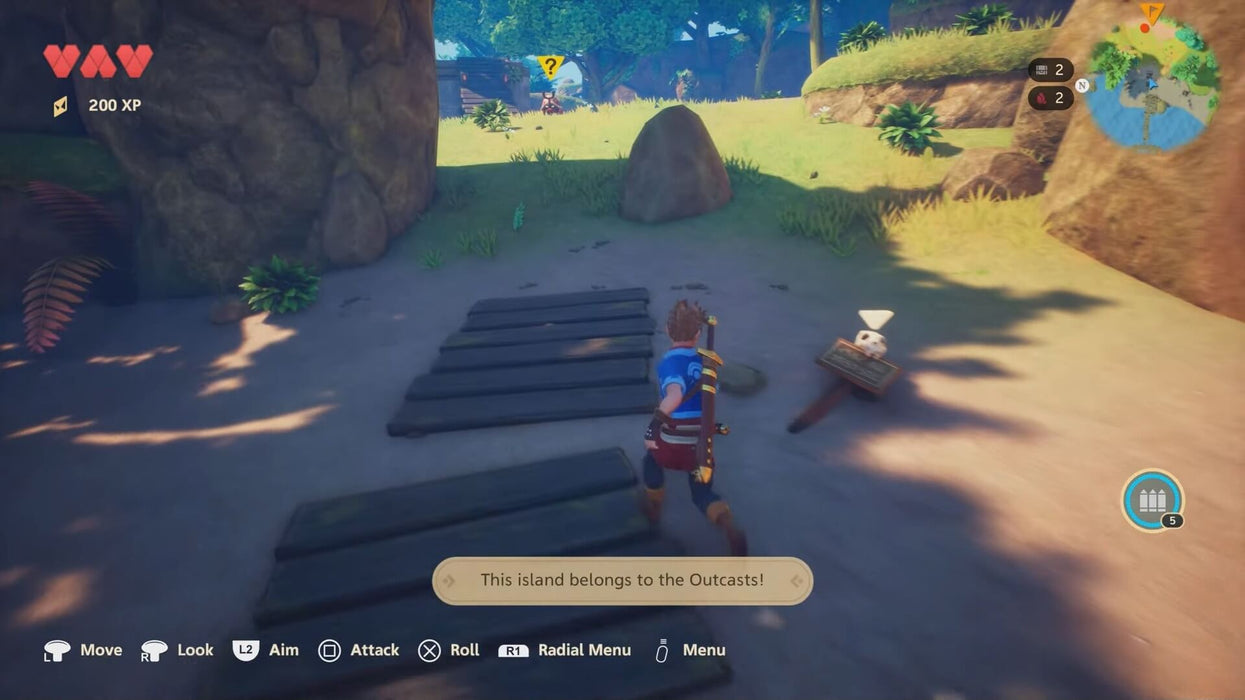Click the white triangle marker above the sign

[876, 319]
